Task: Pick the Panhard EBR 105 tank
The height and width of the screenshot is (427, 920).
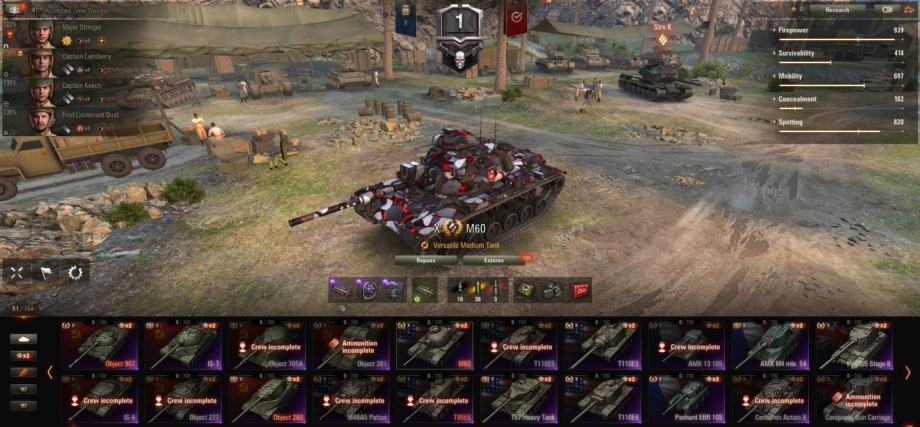Action: pos(687,399)
